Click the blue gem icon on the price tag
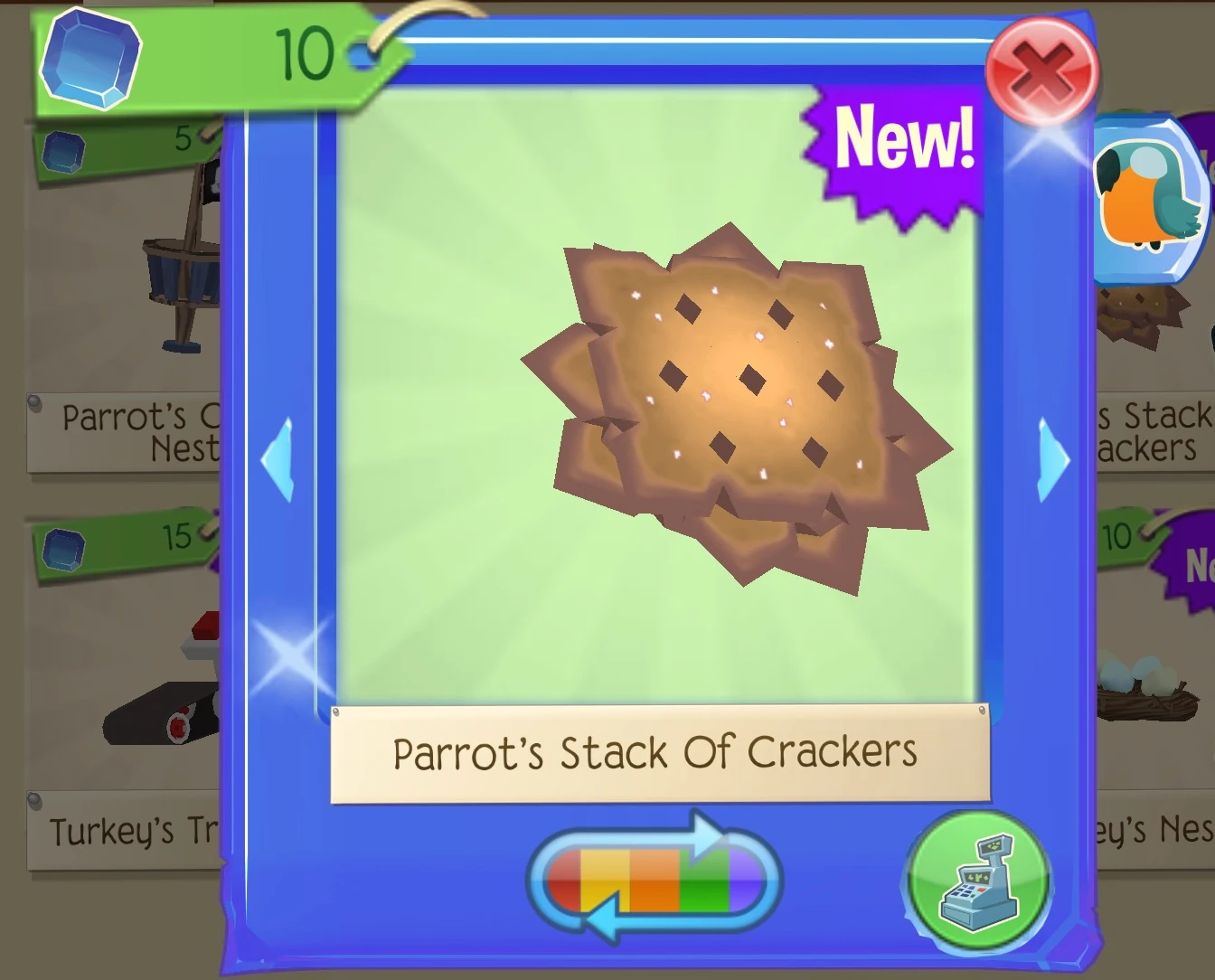The height and width of the screenshot is (980, 1215). (89, 61)
